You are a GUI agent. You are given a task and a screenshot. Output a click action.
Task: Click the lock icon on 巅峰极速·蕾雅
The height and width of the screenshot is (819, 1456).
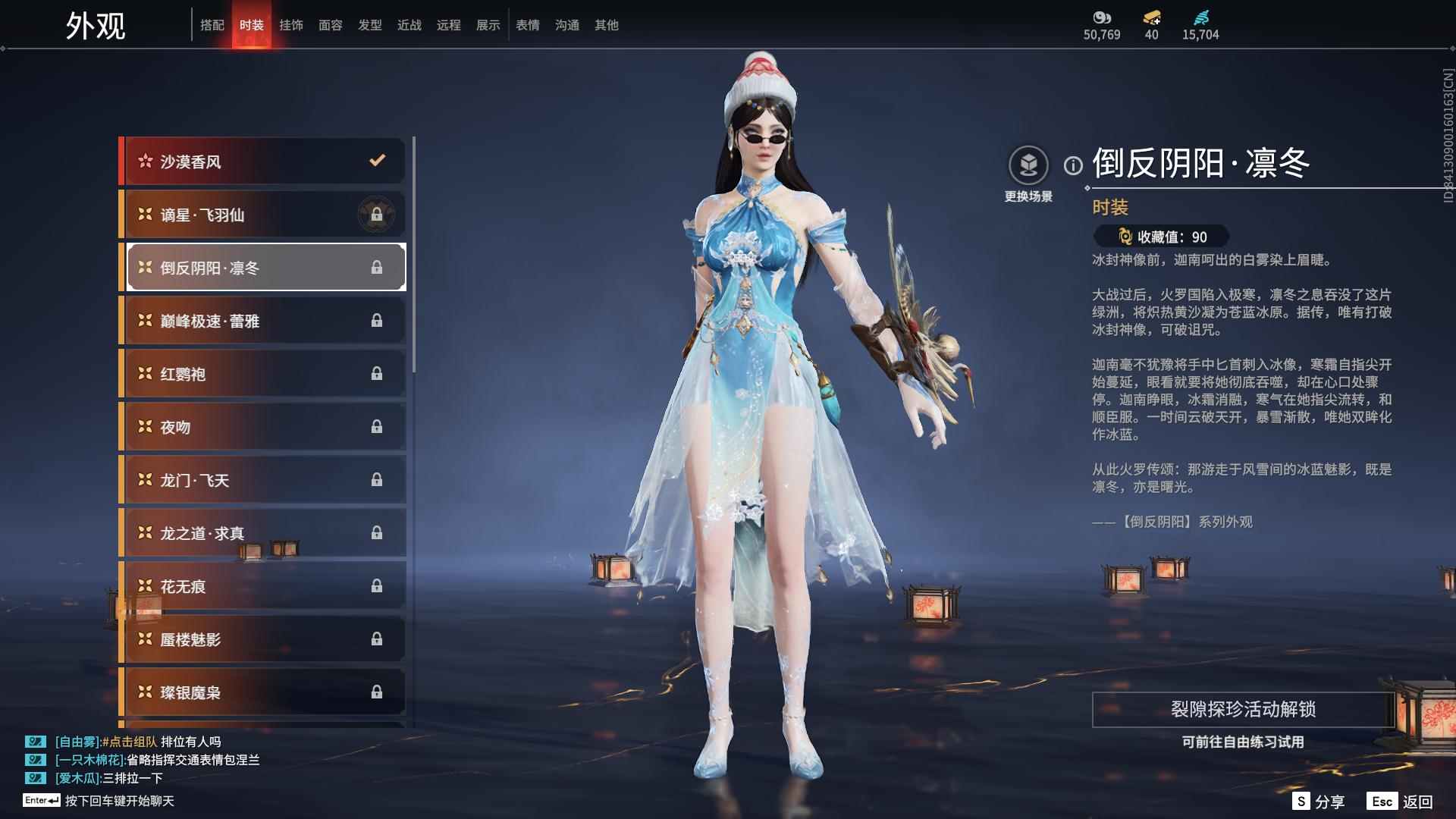(x=375, y=320)
